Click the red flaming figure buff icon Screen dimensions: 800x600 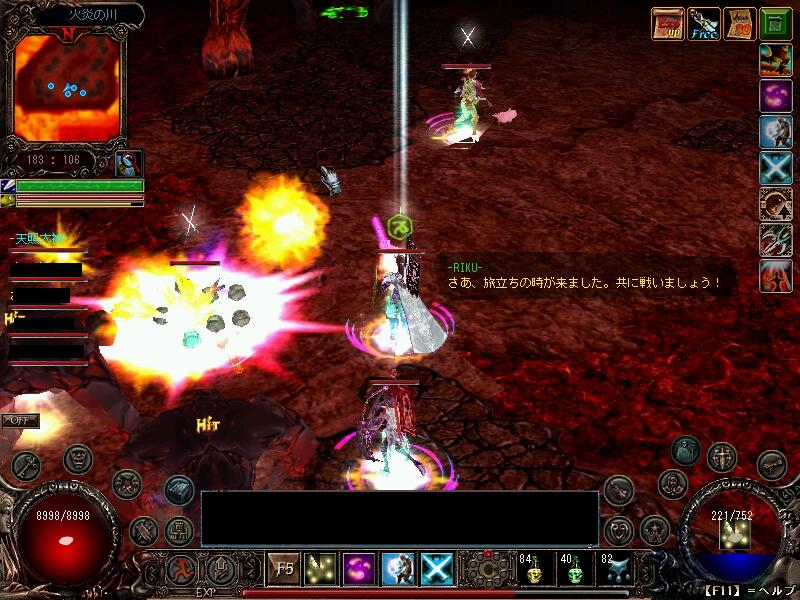[776, 275]
